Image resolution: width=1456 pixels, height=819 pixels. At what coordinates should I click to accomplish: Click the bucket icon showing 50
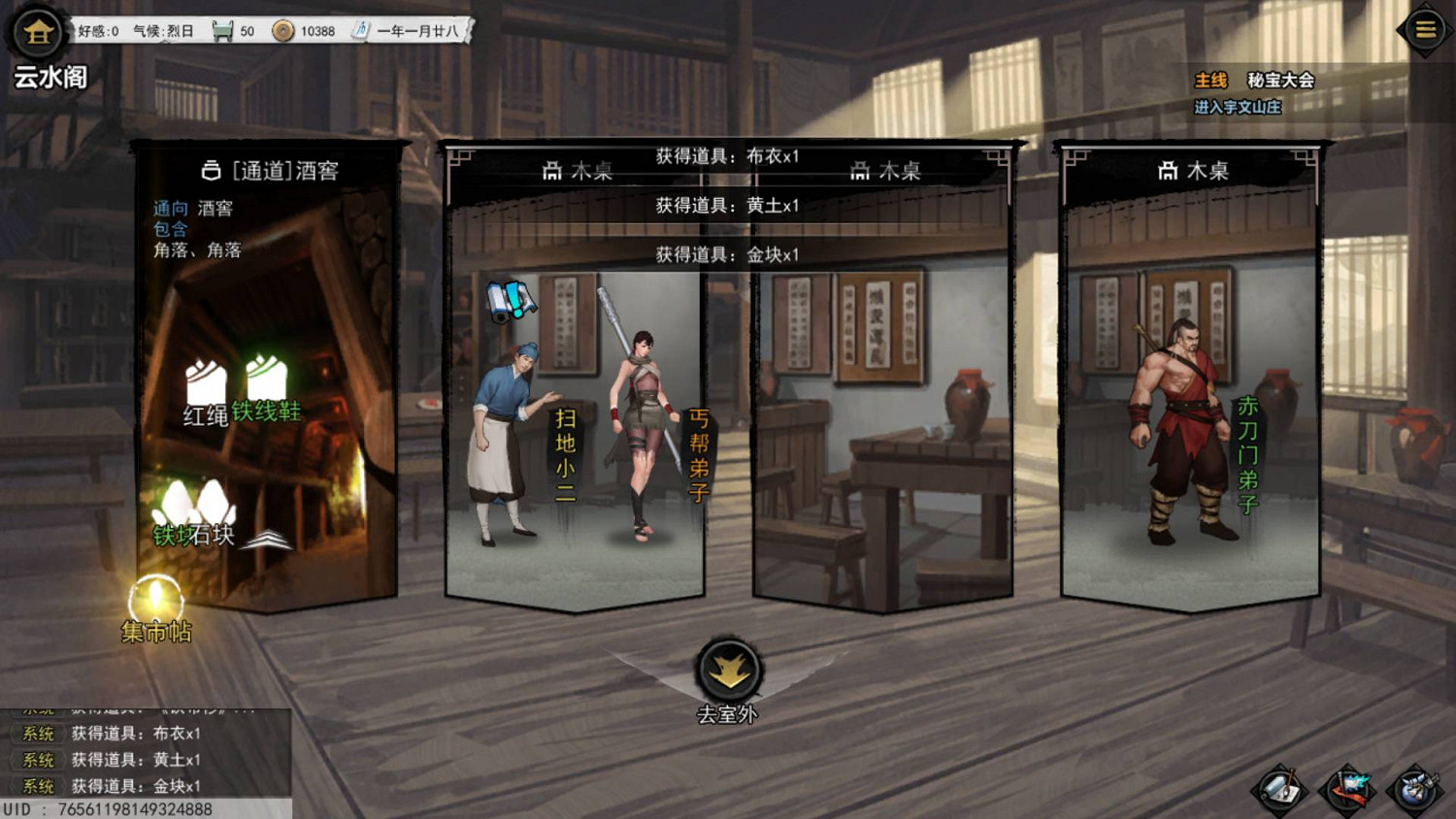[x=223, y=30]
